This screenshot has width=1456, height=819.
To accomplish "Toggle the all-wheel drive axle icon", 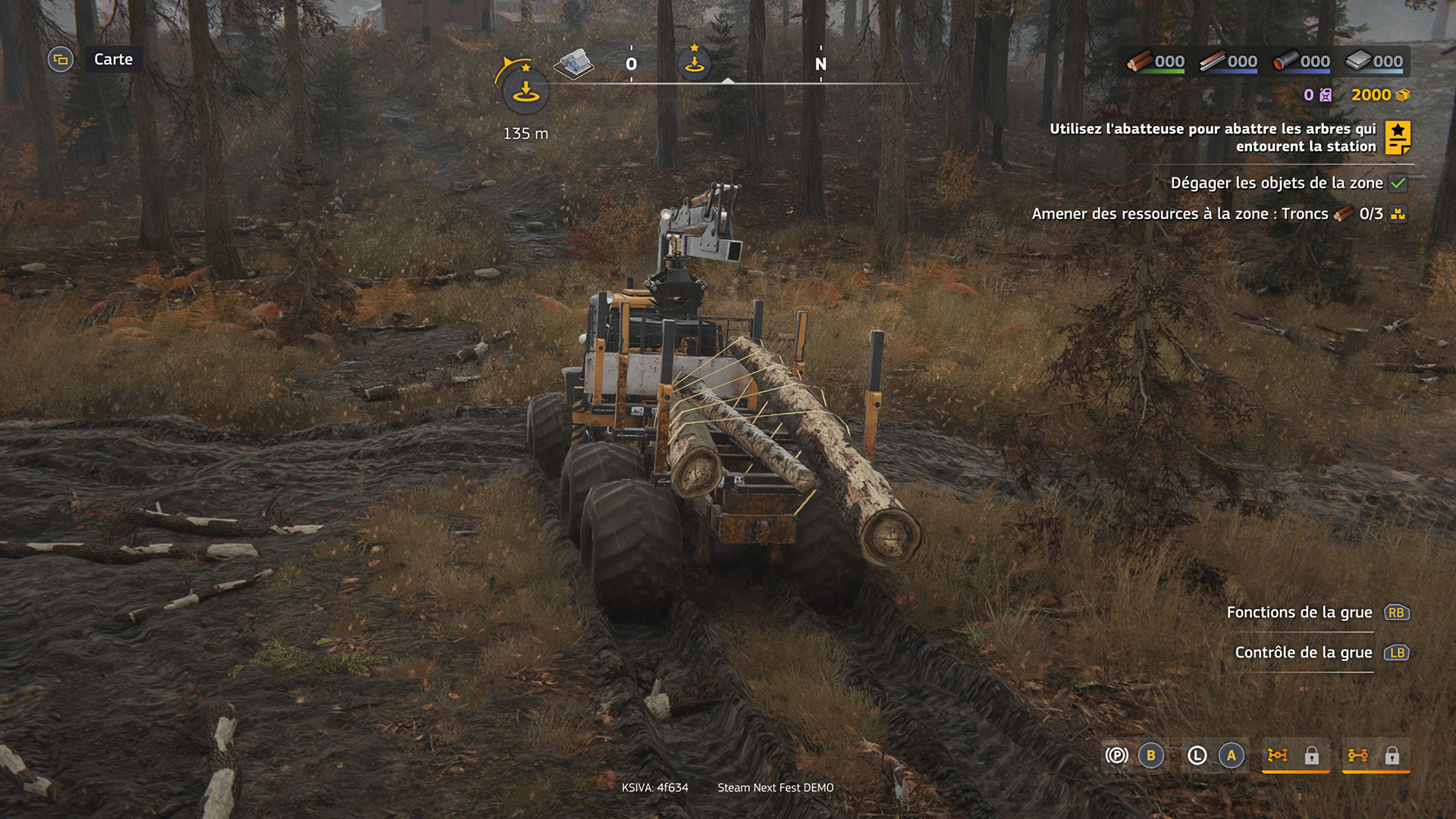I will point(1357,755).
